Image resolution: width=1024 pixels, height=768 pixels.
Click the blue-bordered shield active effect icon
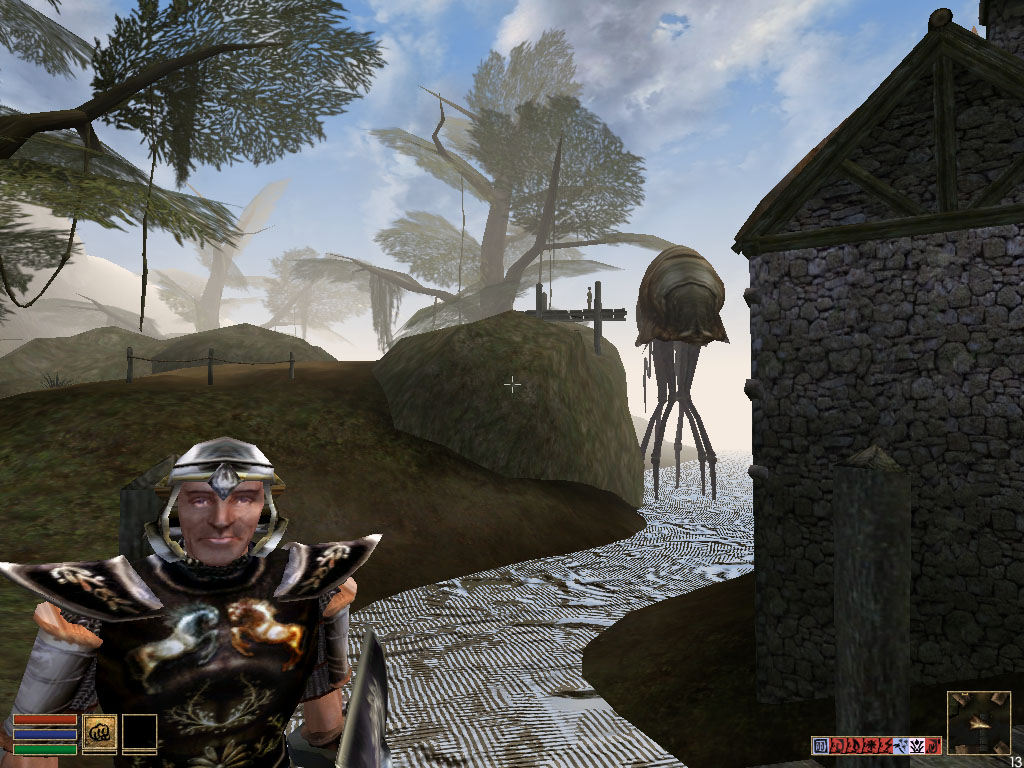pyautogui.click(x=820, y=745)
